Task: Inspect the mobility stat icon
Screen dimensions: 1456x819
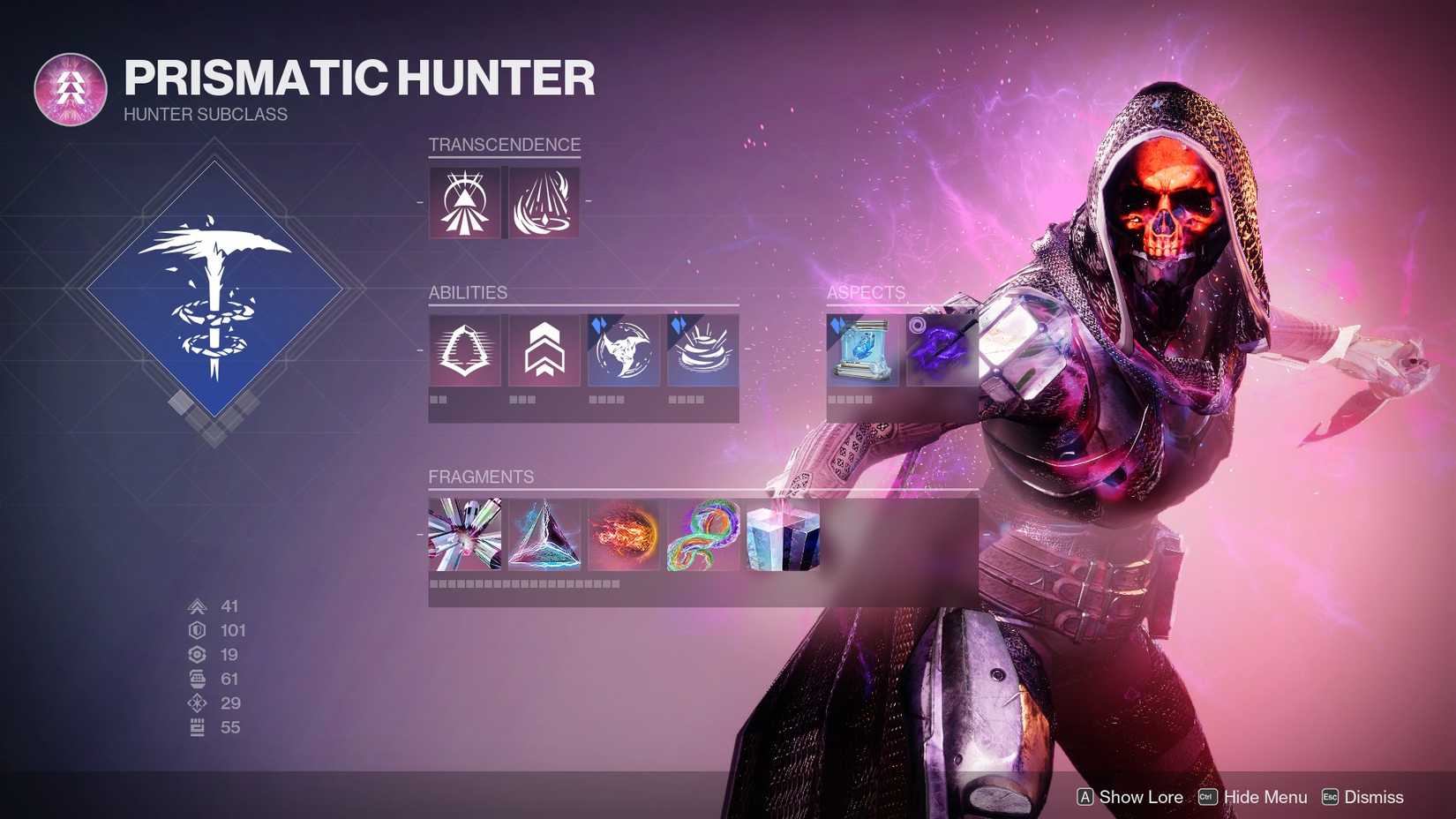Action: point(196,606)
